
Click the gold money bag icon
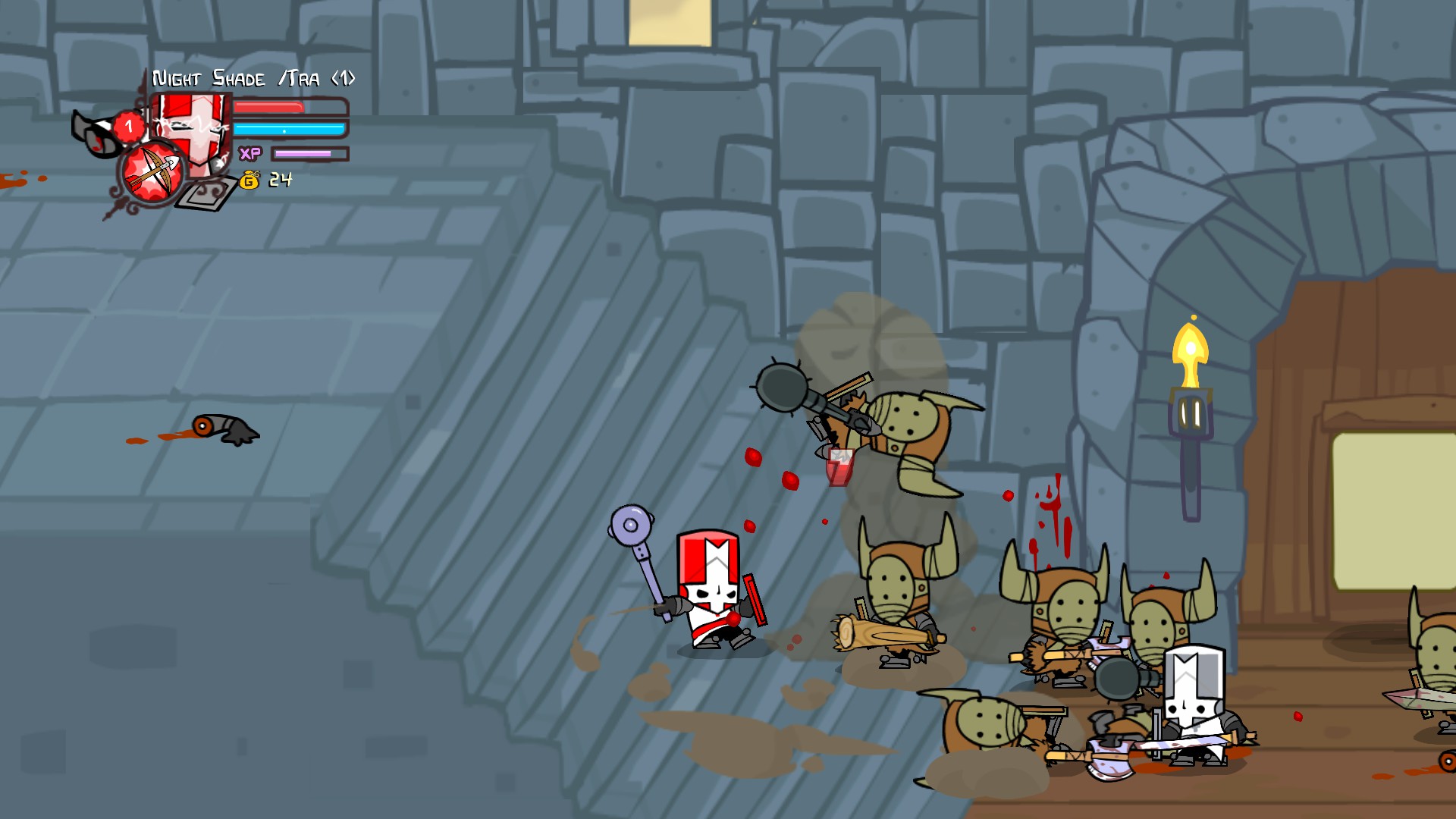pos(249,180)
